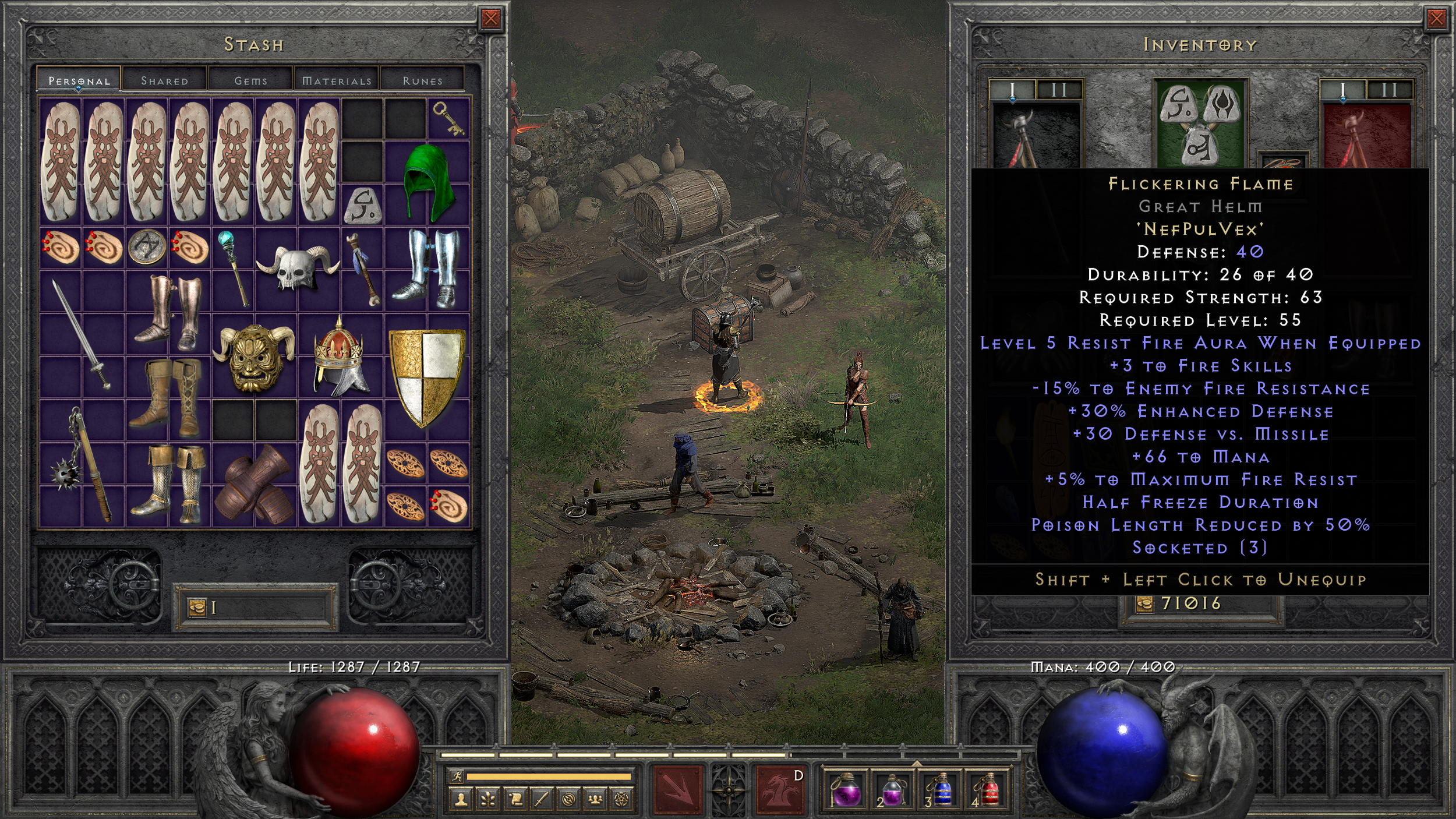Use the red healing potion in belt
This screenshot has width=1456, height=819.
988,790
